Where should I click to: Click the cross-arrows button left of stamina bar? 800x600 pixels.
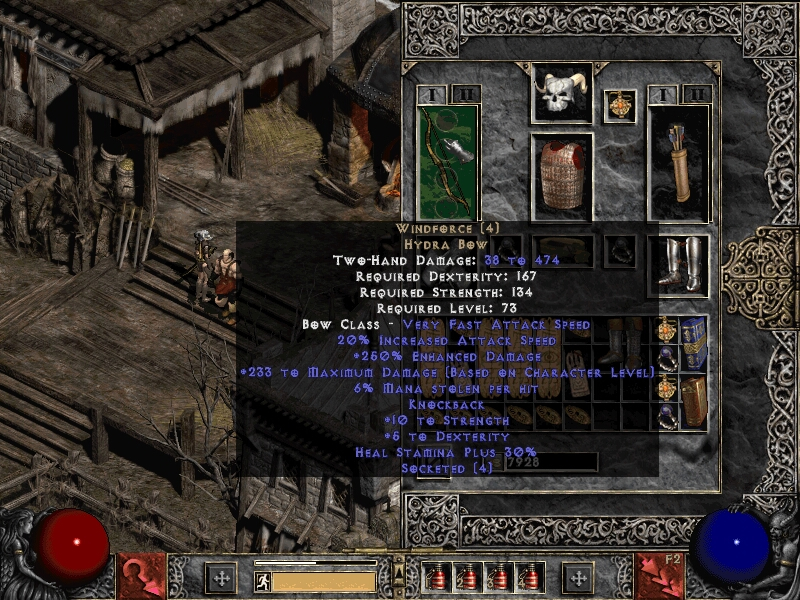click(221, 578)
